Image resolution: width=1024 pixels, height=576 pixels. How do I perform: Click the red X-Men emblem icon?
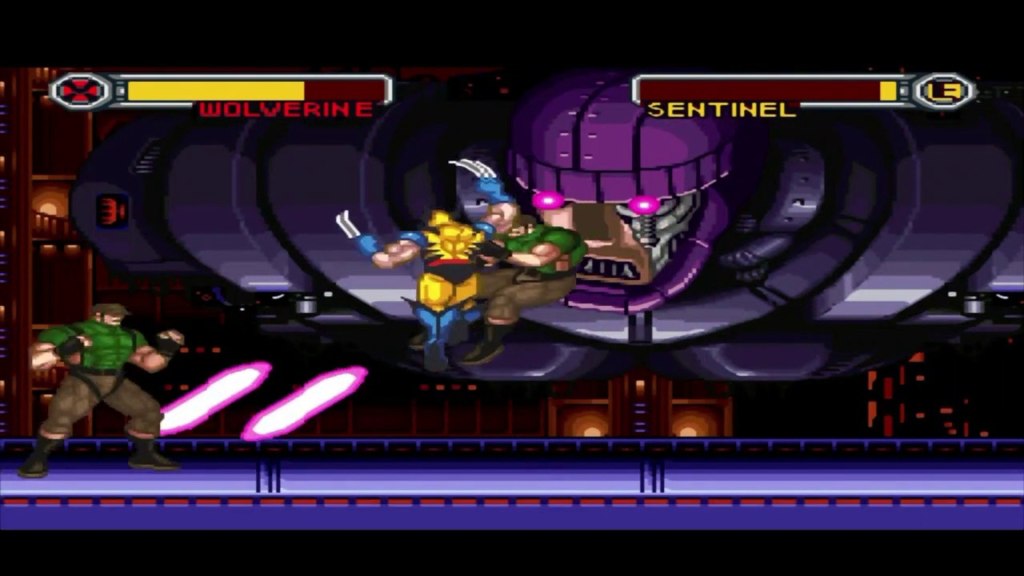coord(78,91)
